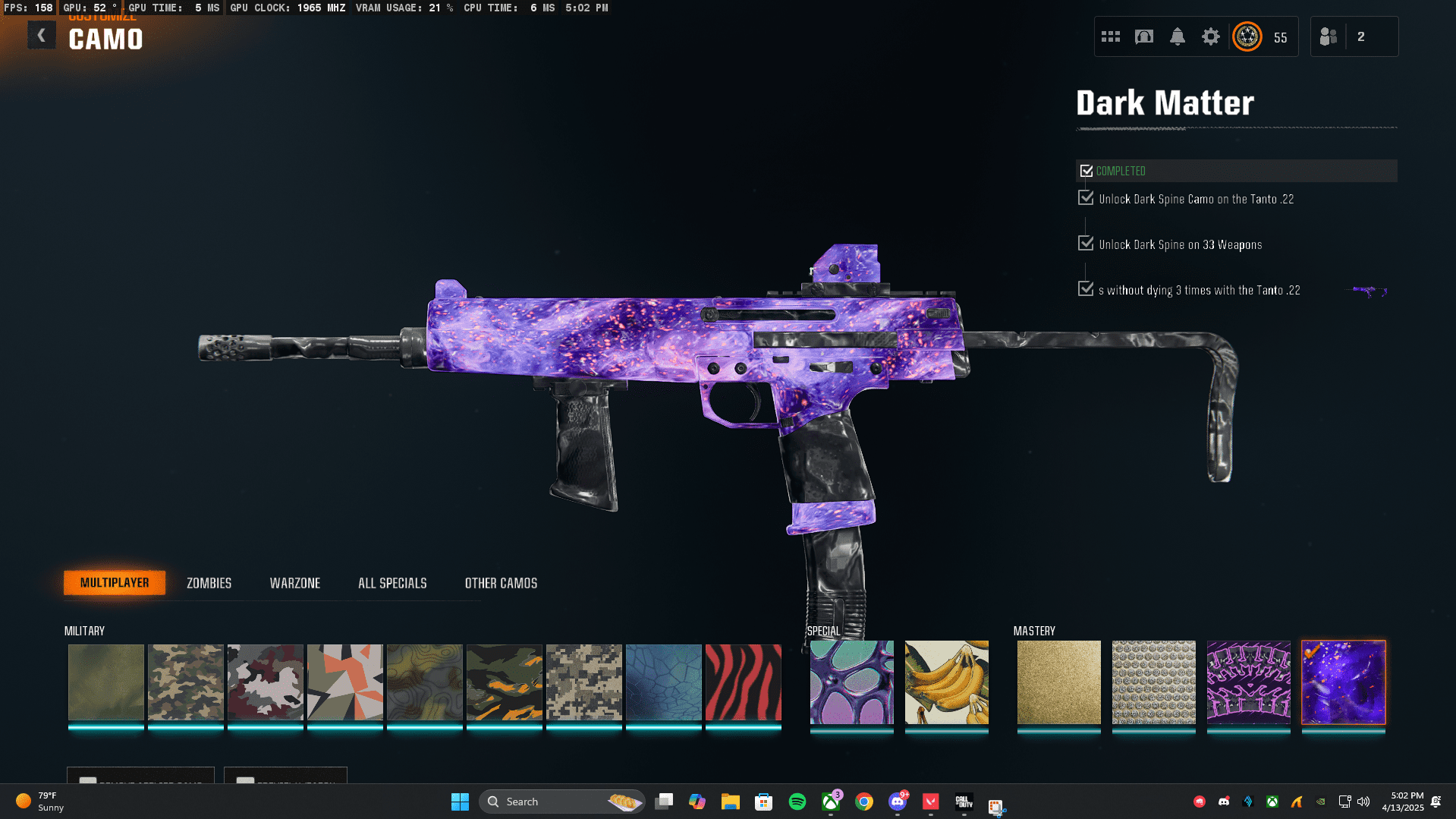Show the All Specials tab
This screenshot has height=819, width=1456.
[392, 583]
